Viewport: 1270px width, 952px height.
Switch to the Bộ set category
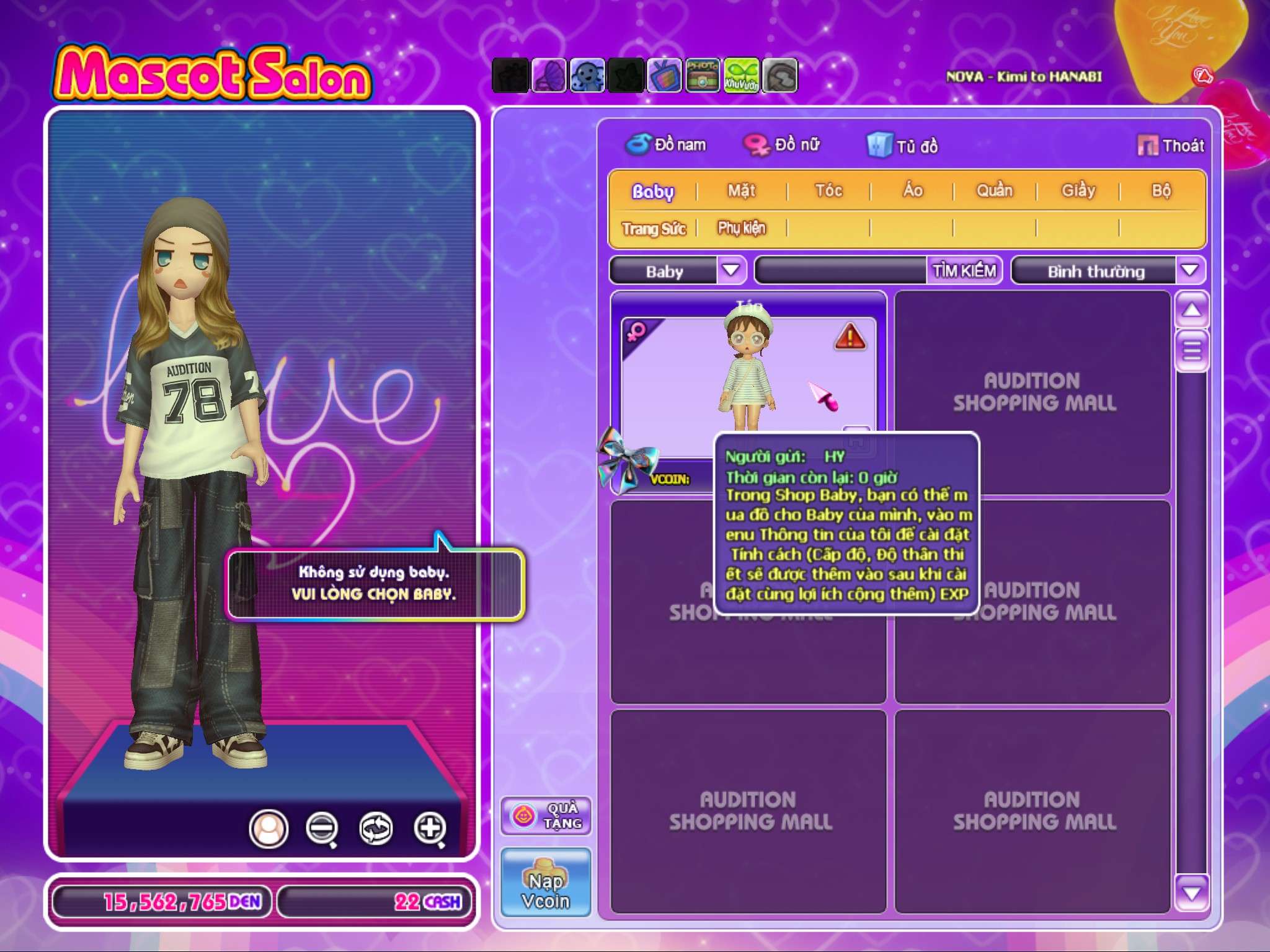pyautogui.click(x=1161, y=191)
